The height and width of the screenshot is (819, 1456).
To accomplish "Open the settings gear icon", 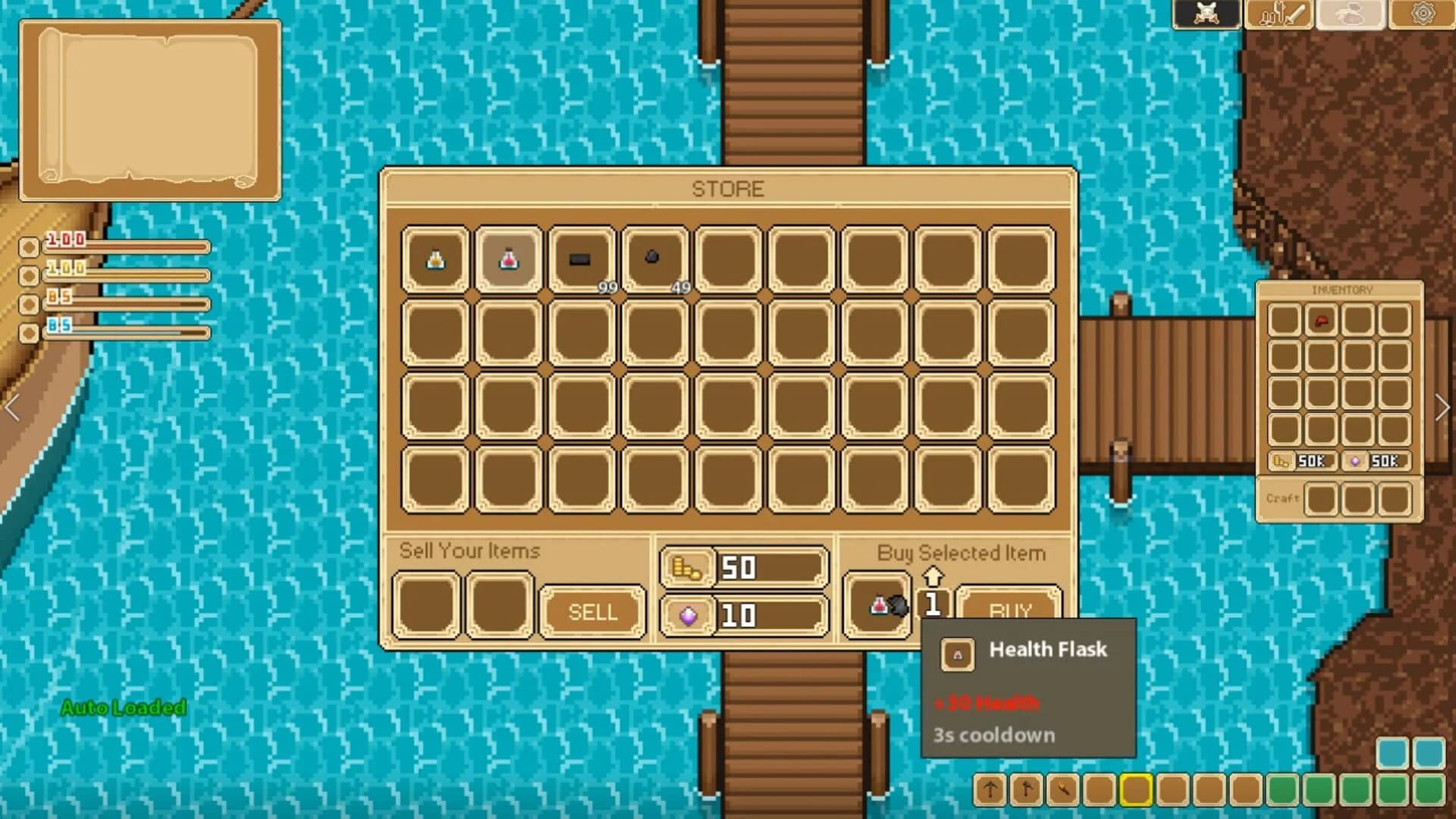I will point(1422,13).
